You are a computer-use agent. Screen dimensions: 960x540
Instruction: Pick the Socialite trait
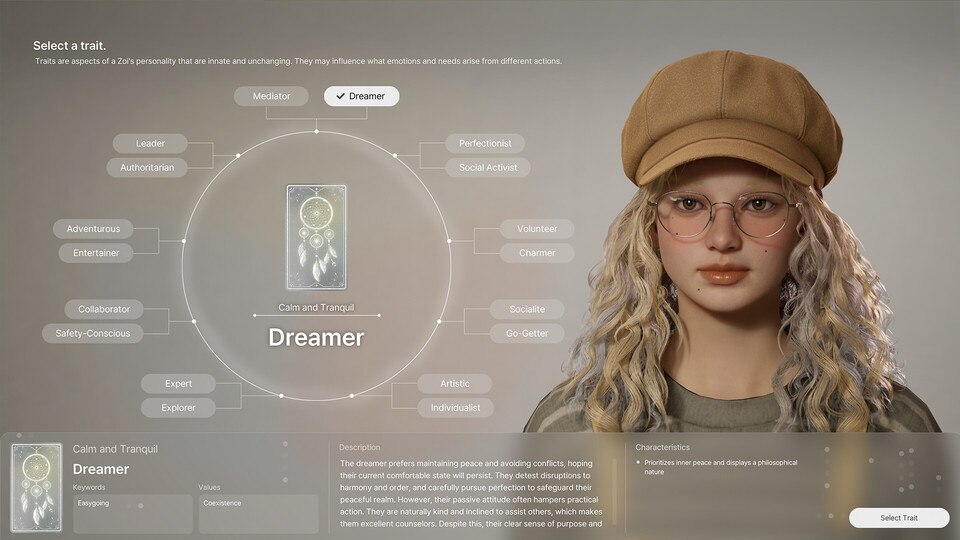(x=527, y=309)
